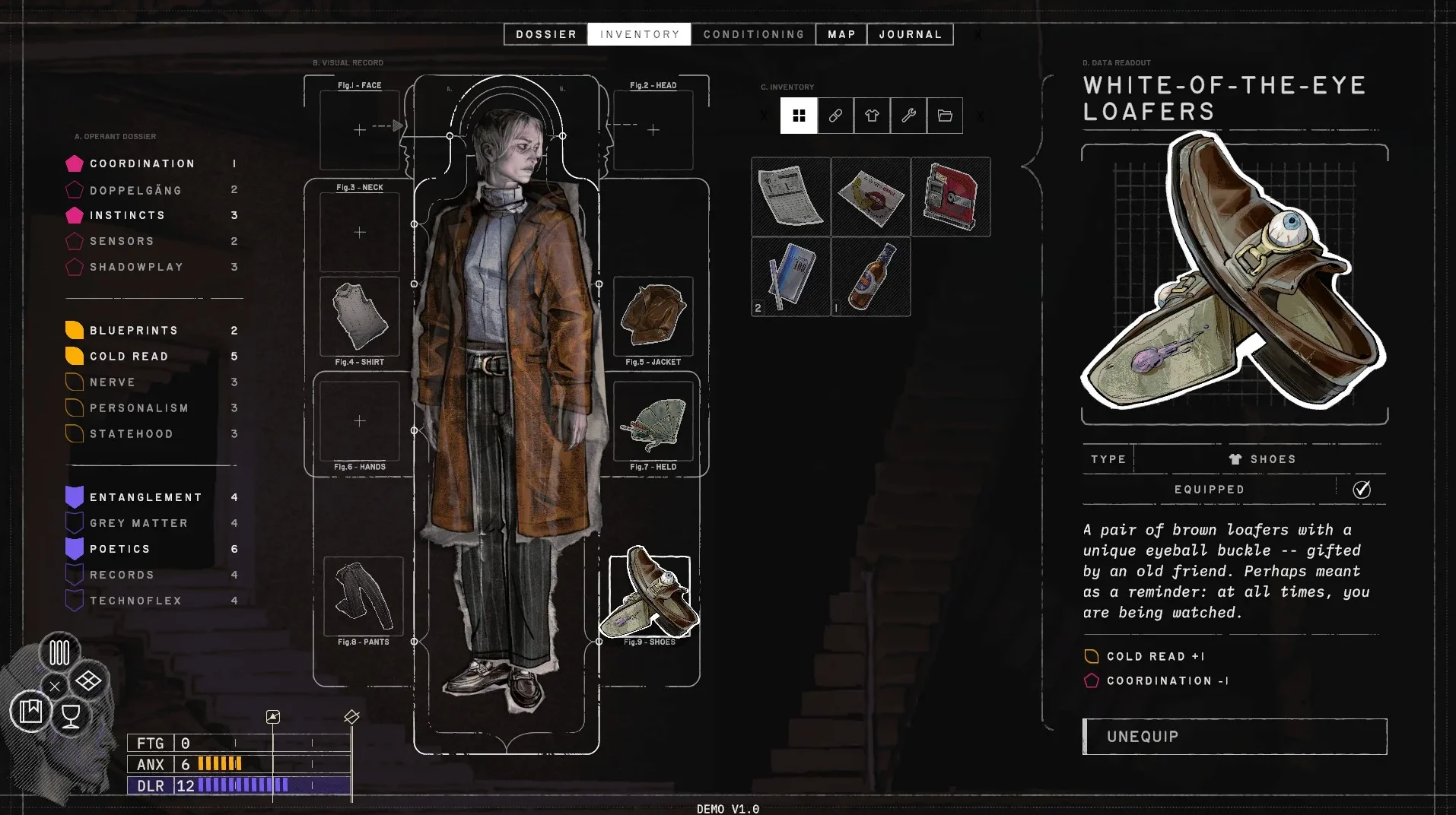The width and height of the screenshot is (1456, 815).
Task: Show all items with grid filter
Action: (x=799, y=116)
